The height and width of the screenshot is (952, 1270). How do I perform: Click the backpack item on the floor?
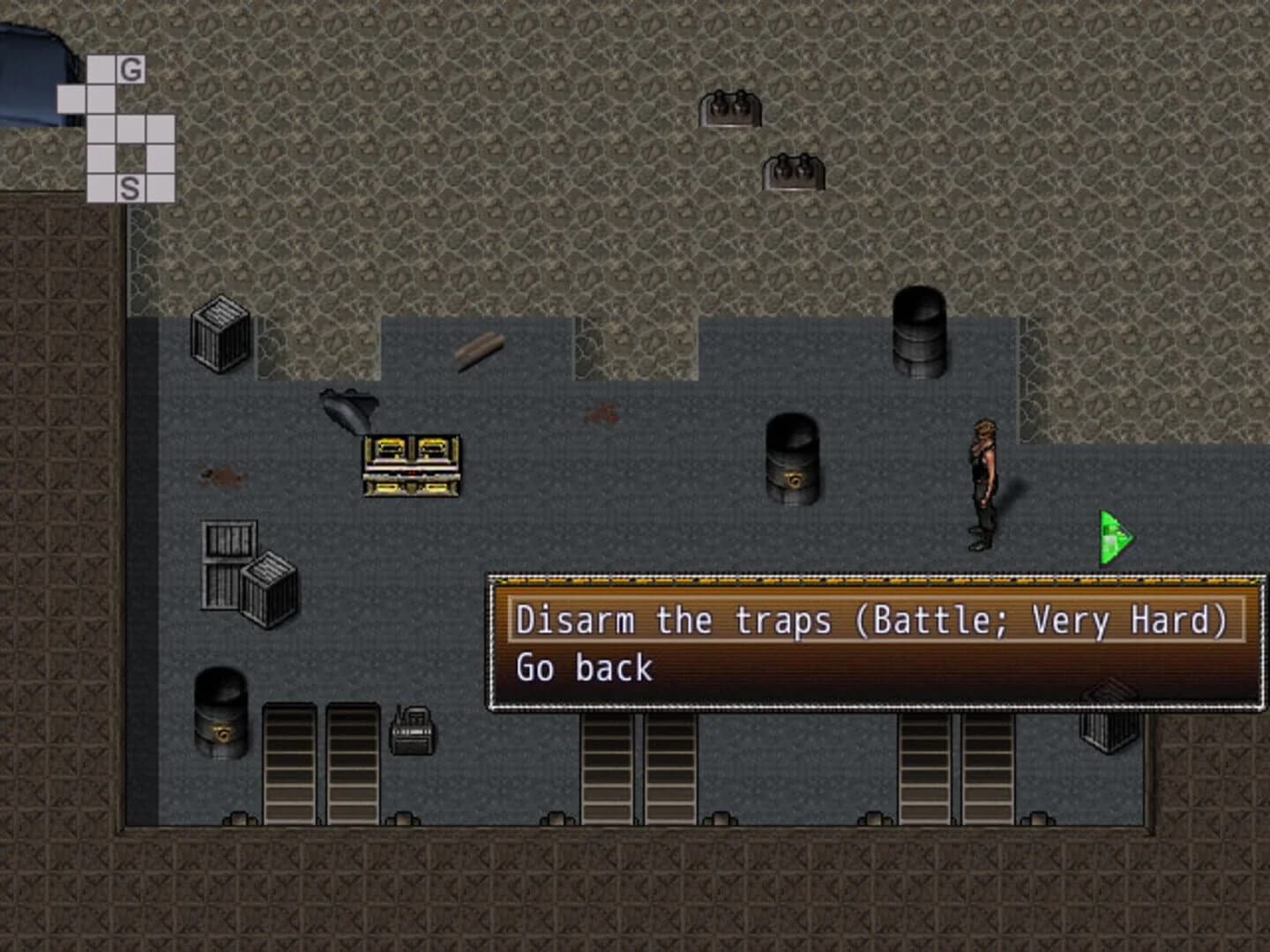tap(412, 732)
